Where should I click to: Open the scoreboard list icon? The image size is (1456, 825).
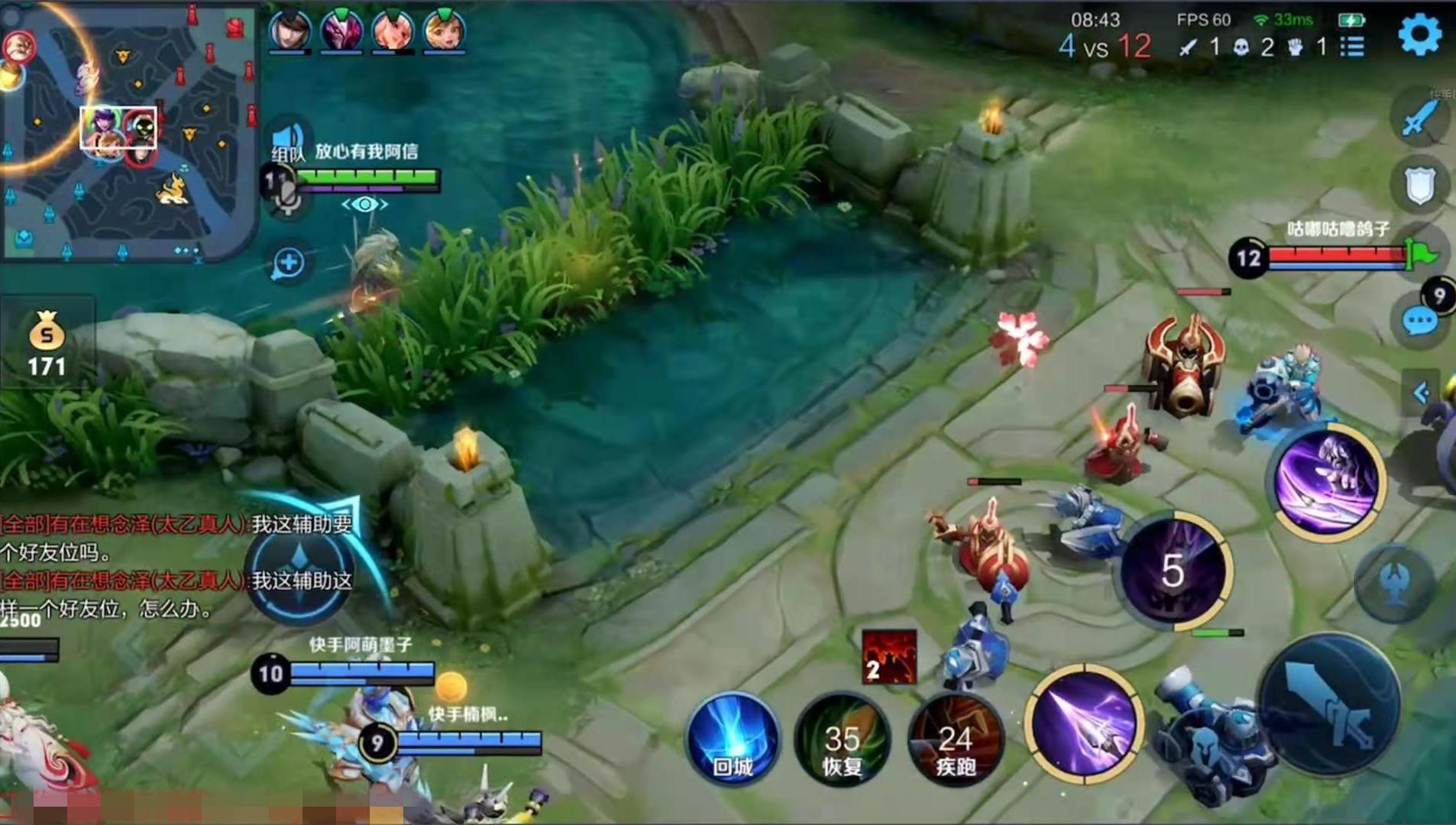click(x=1352, y=47)
